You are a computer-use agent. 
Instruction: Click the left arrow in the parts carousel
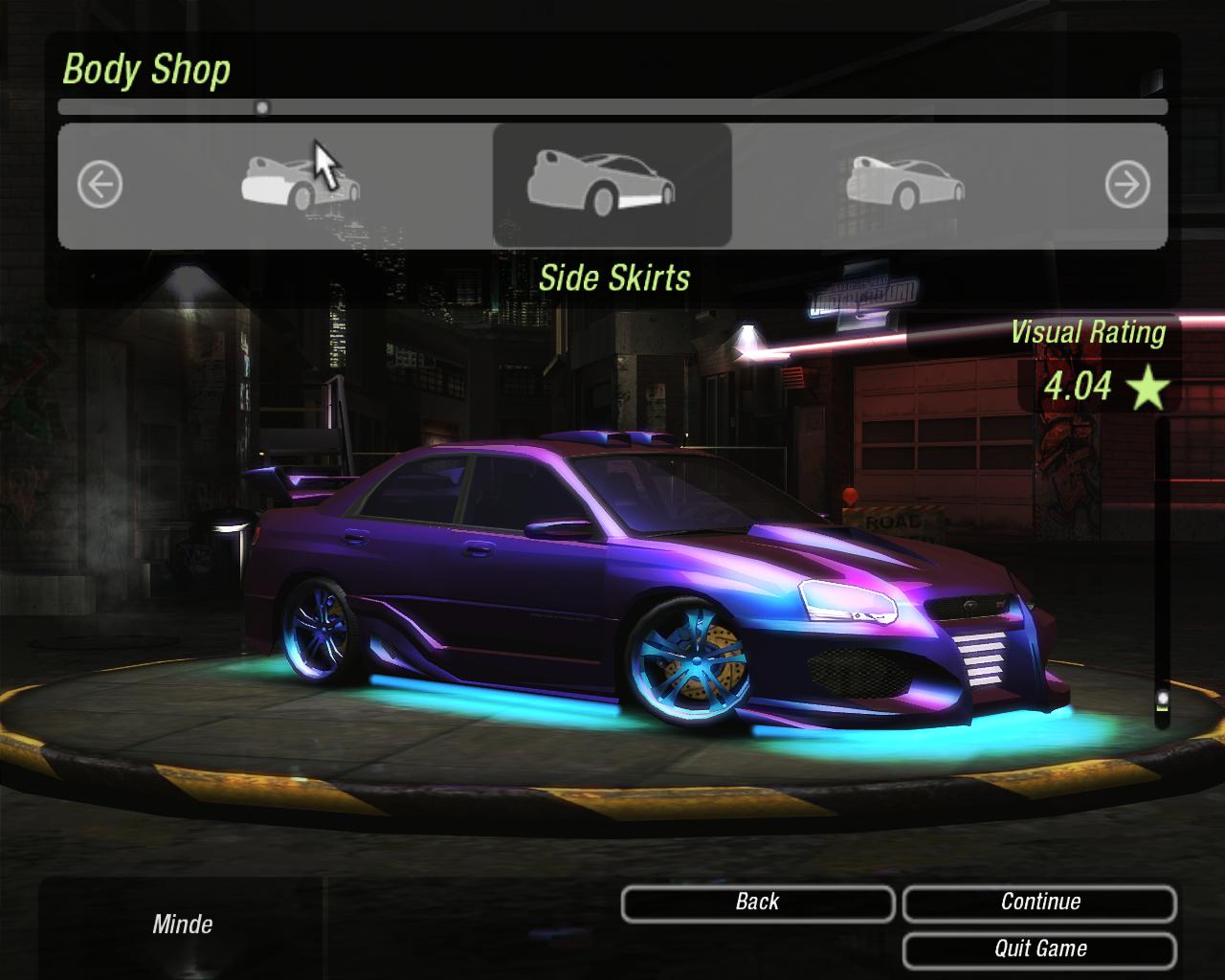[100, 185]
